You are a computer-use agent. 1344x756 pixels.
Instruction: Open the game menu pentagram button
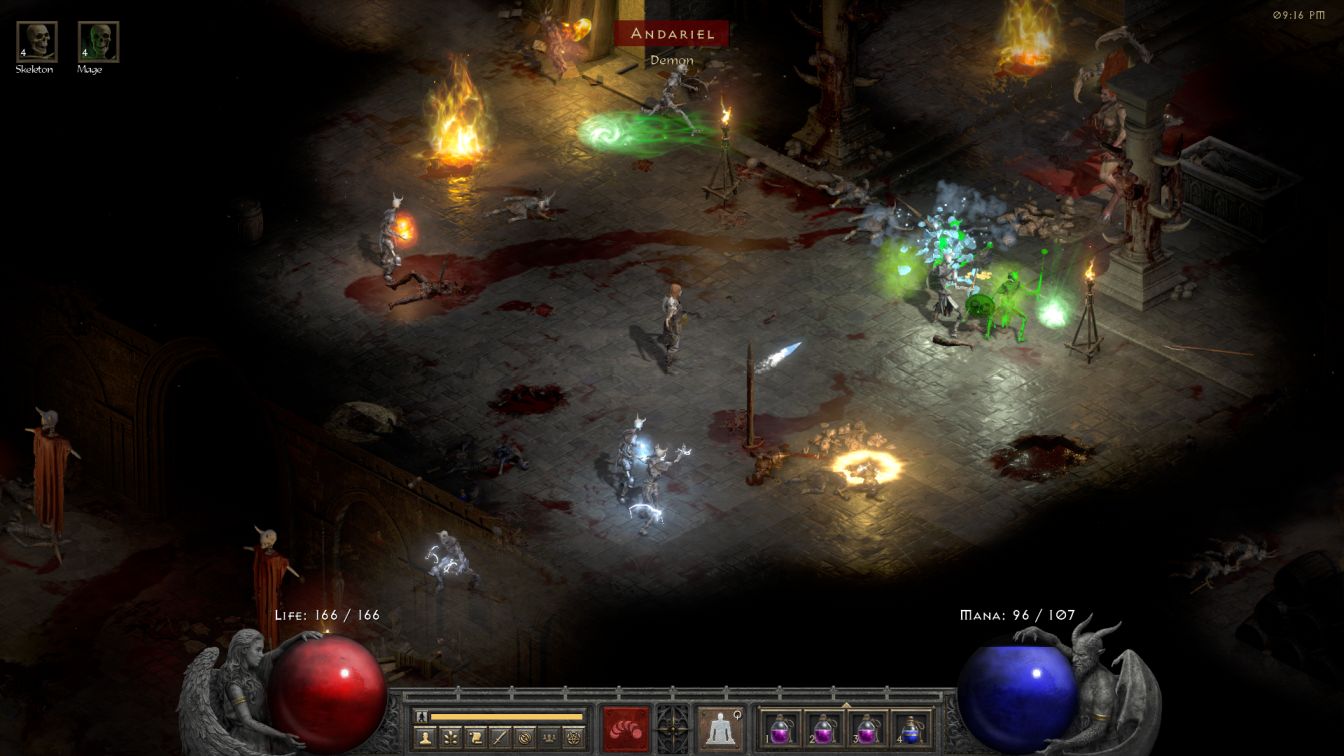(574, 738)
